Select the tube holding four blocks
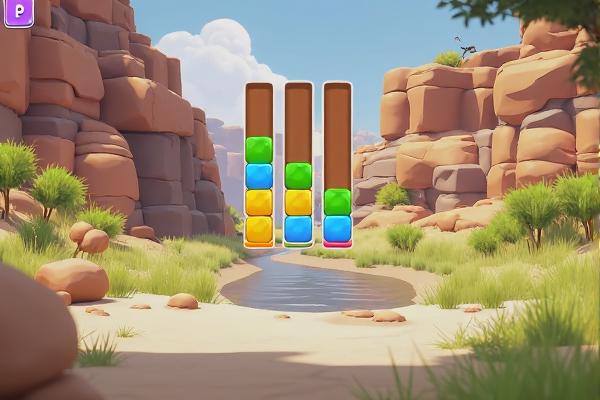This screenshot has height=400, width=600. click(x=259, y=165)
